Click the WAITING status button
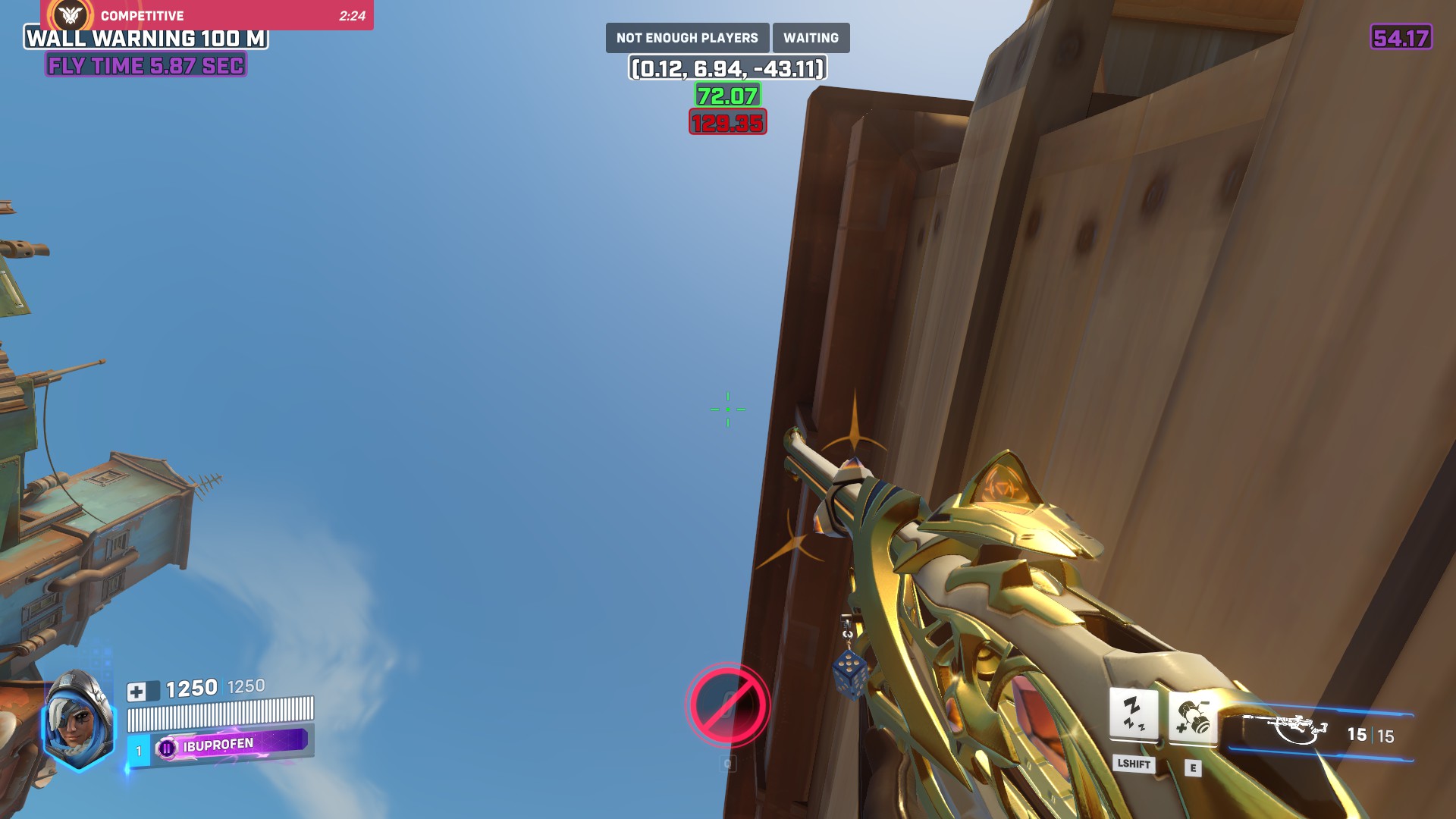The image size is (1456, 819). pyautogui.click(x=811, y=37)
